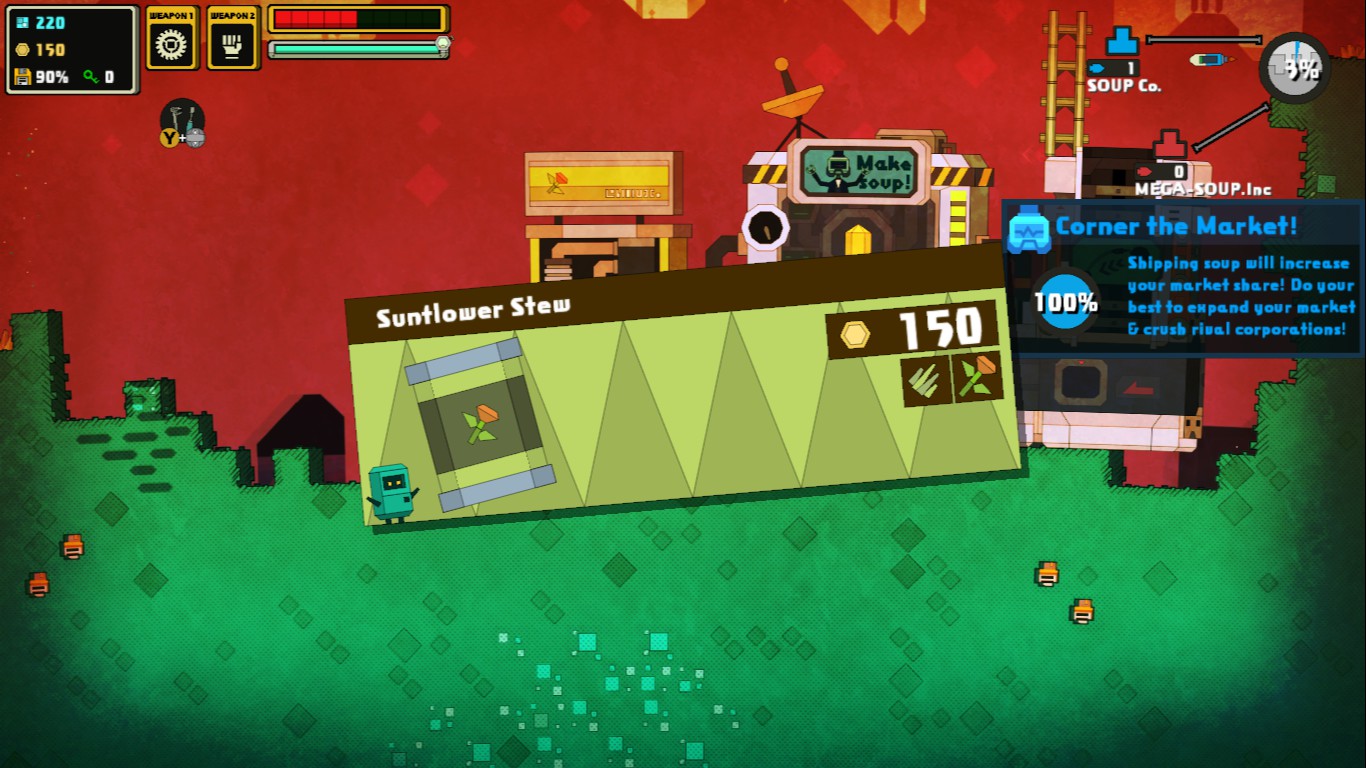Click the market share pie chart
The height and width of the screenshot is (768, 1366).
(1295, 68)
